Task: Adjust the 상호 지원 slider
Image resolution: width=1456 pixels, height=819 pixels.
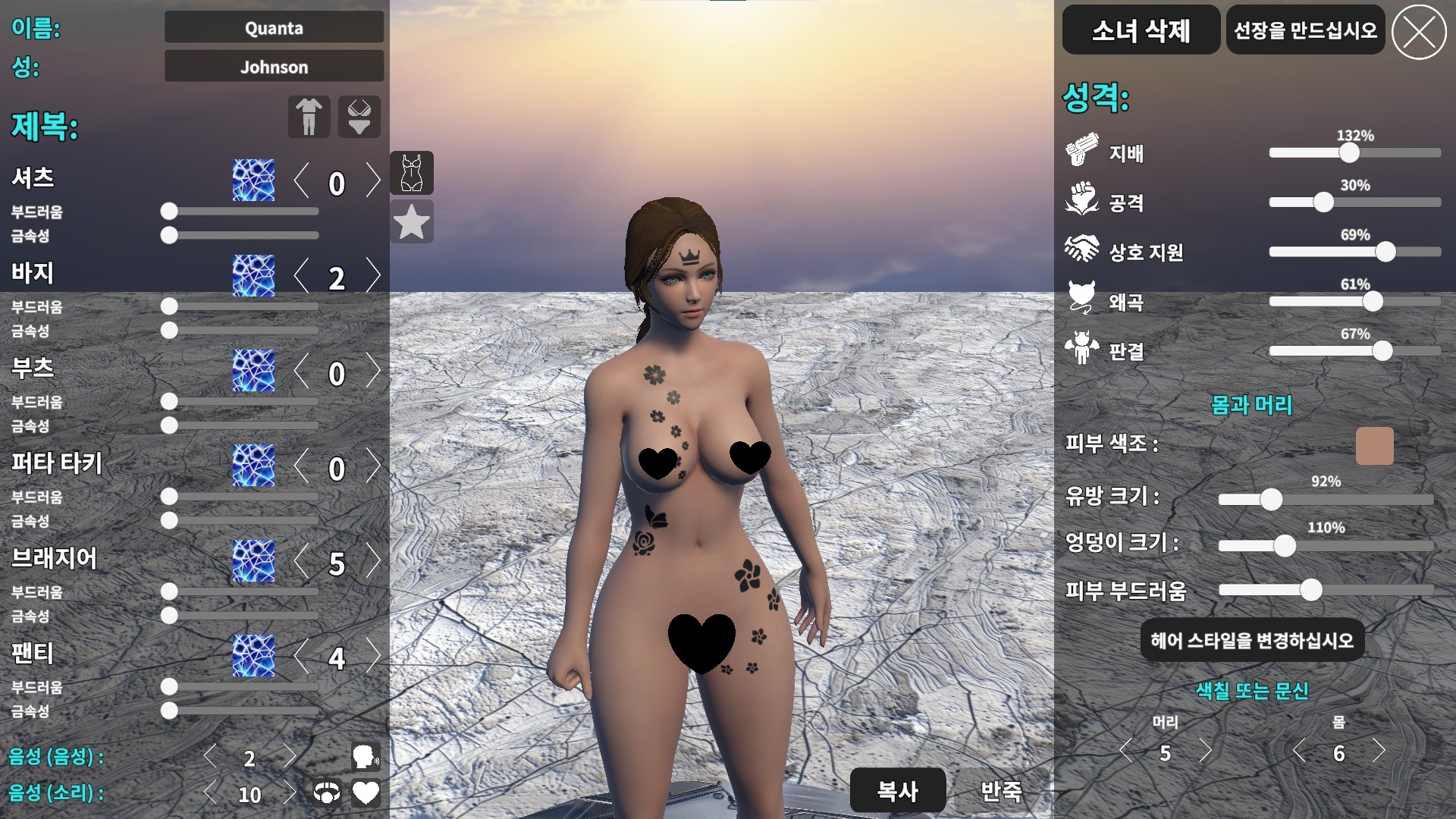Action: [1385, 252]
